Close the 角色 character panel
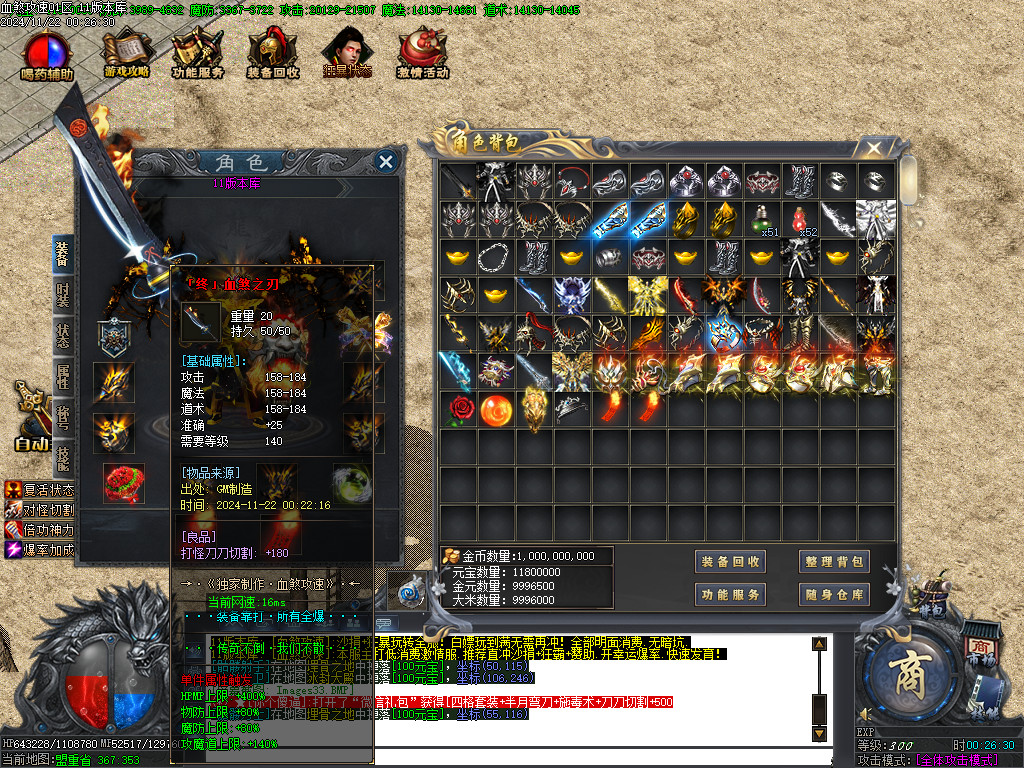Screen dimensions: 1024x768 click(386, 161)
